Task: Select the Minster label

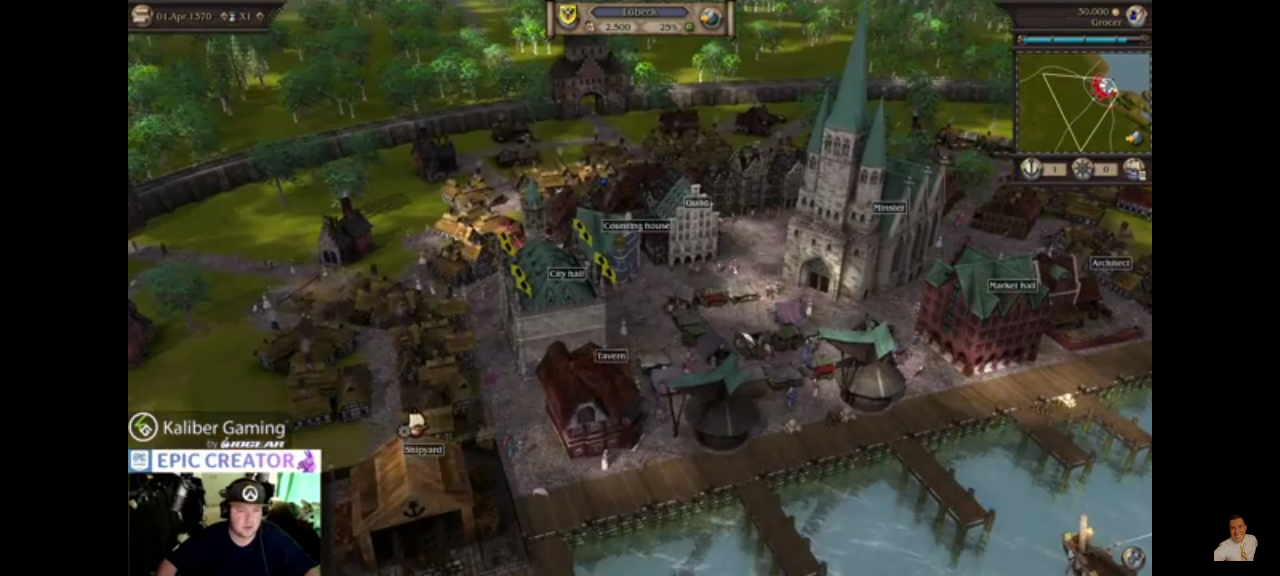Action: click(x=888, y=208)
